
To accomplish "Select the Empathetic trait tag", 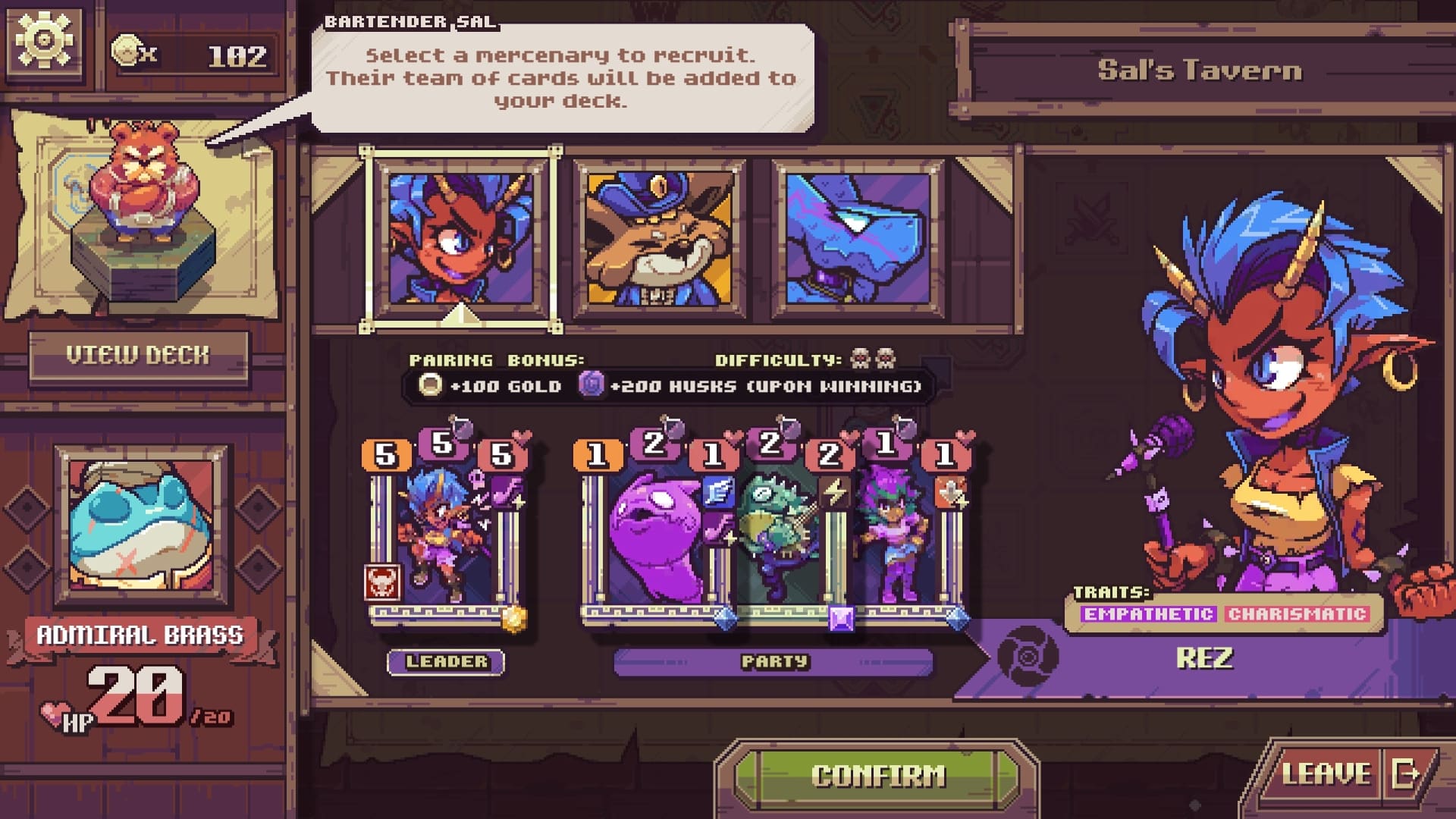I will coord(1148,614).
